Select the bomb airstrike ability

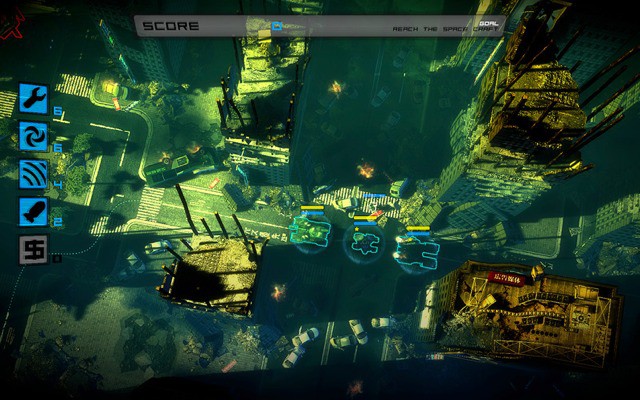pyautogui.click(x=32, y=211)
